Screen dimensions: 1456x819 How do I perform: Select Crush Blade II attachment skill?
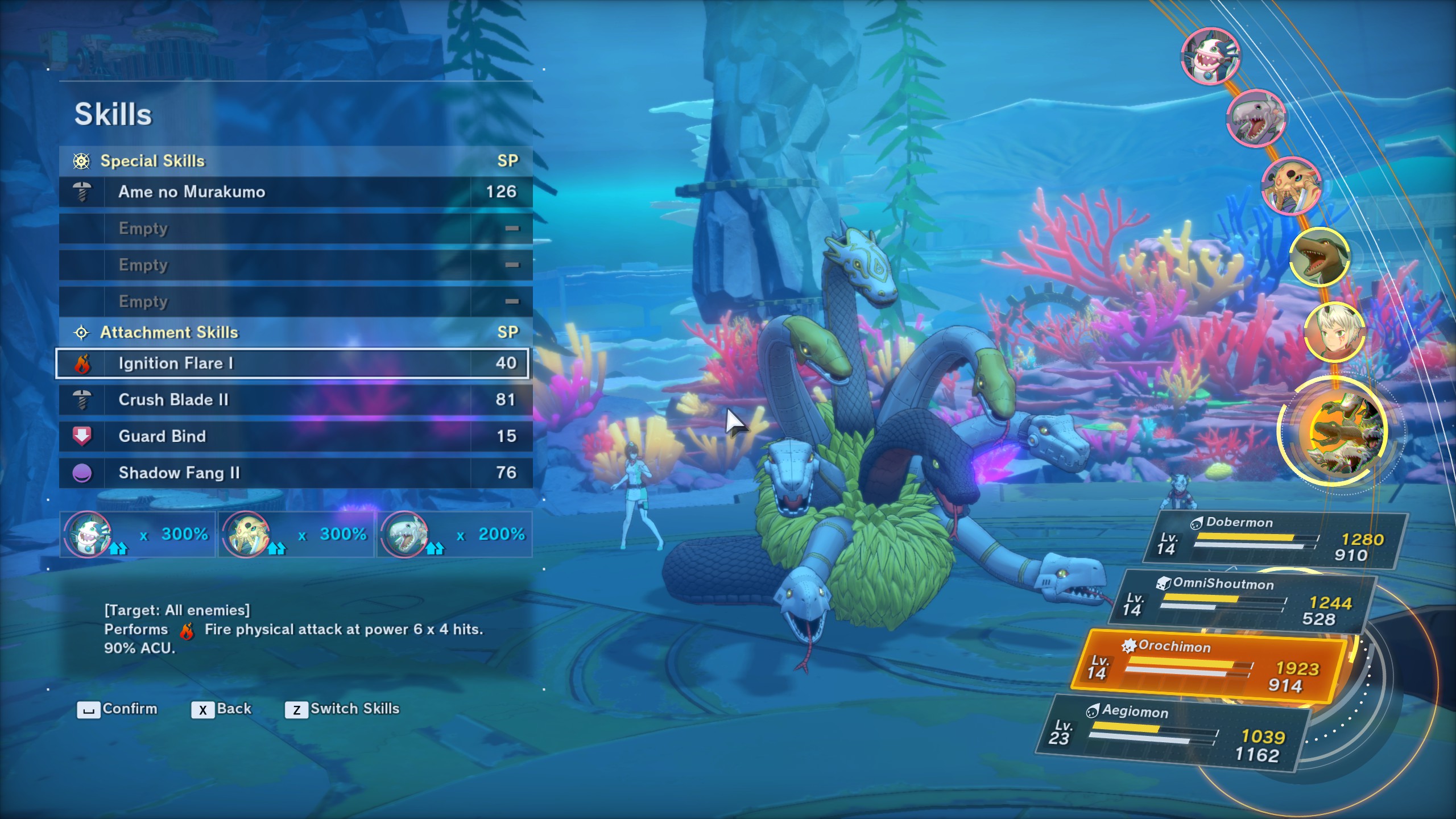point(296,400)
